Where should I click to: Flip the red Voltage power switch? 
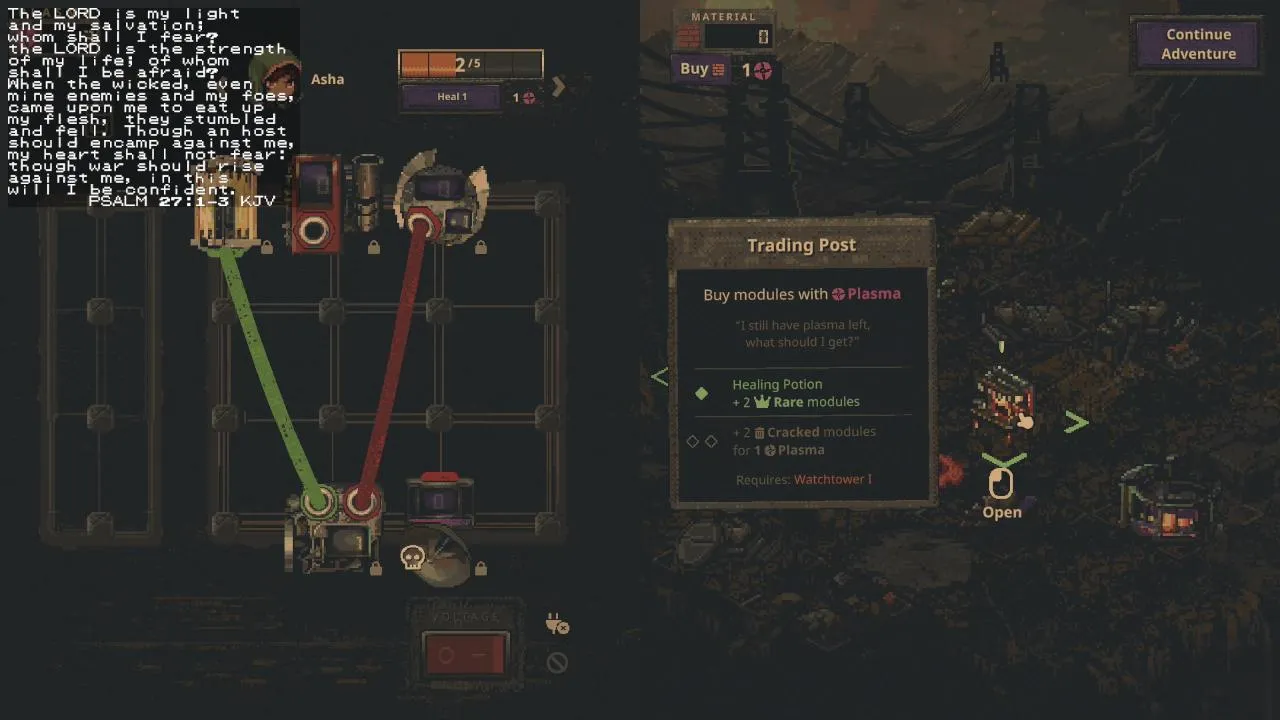[464, 656]
